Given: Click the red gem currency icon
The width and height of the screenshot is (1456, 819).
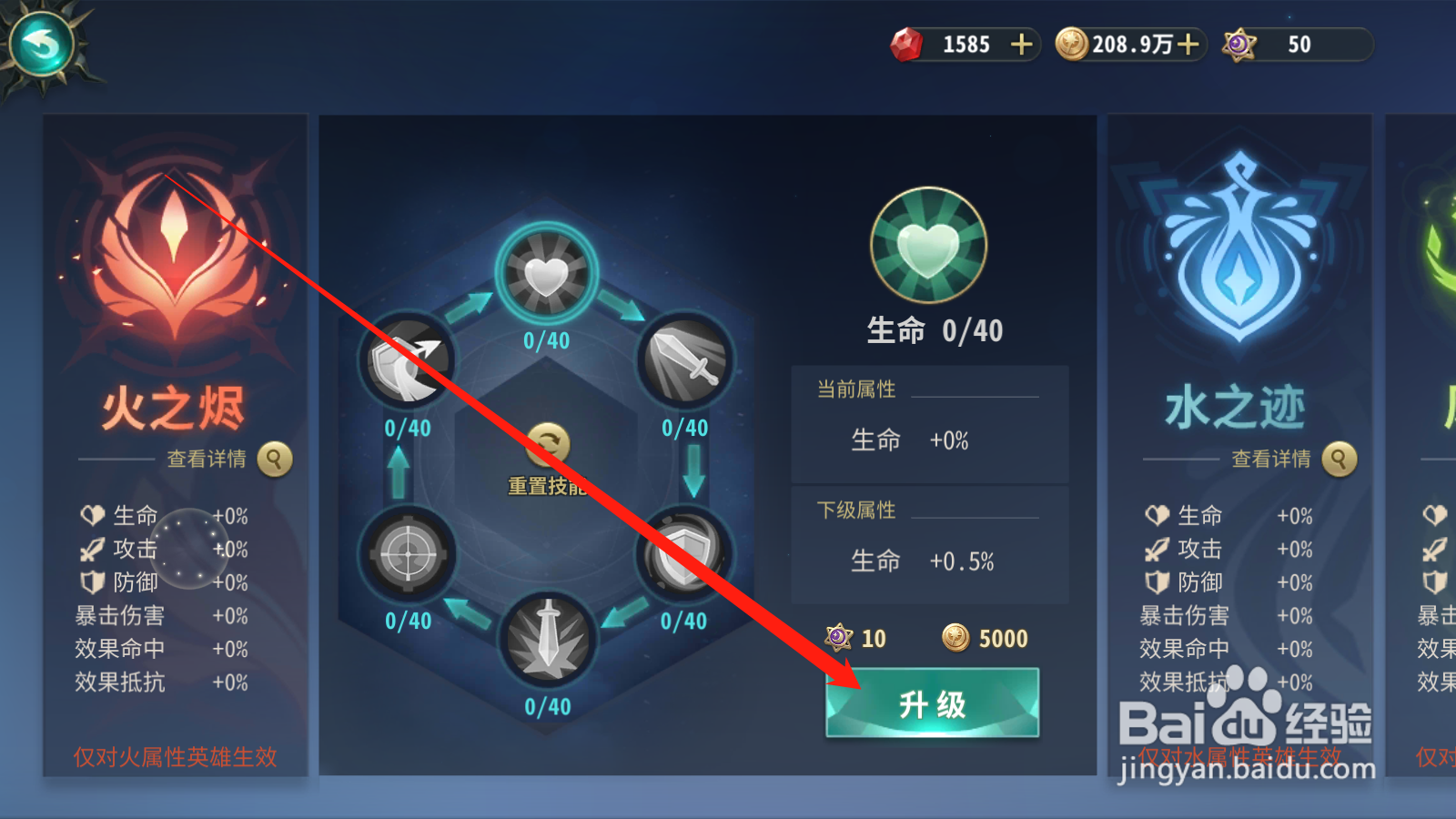Looking at the screenshot, I should (905, 44).
